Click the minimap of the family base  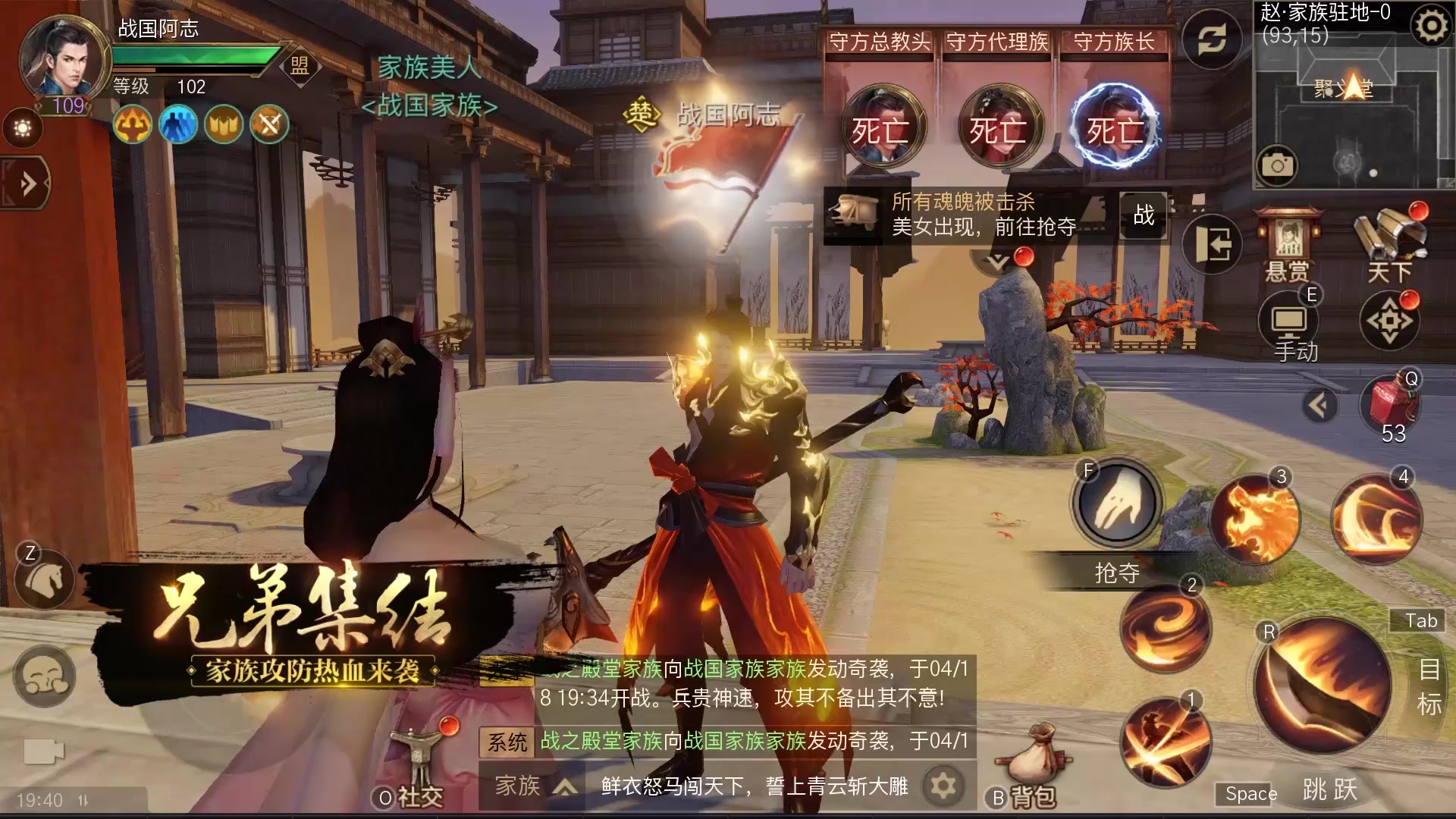tap(1351, 114)
